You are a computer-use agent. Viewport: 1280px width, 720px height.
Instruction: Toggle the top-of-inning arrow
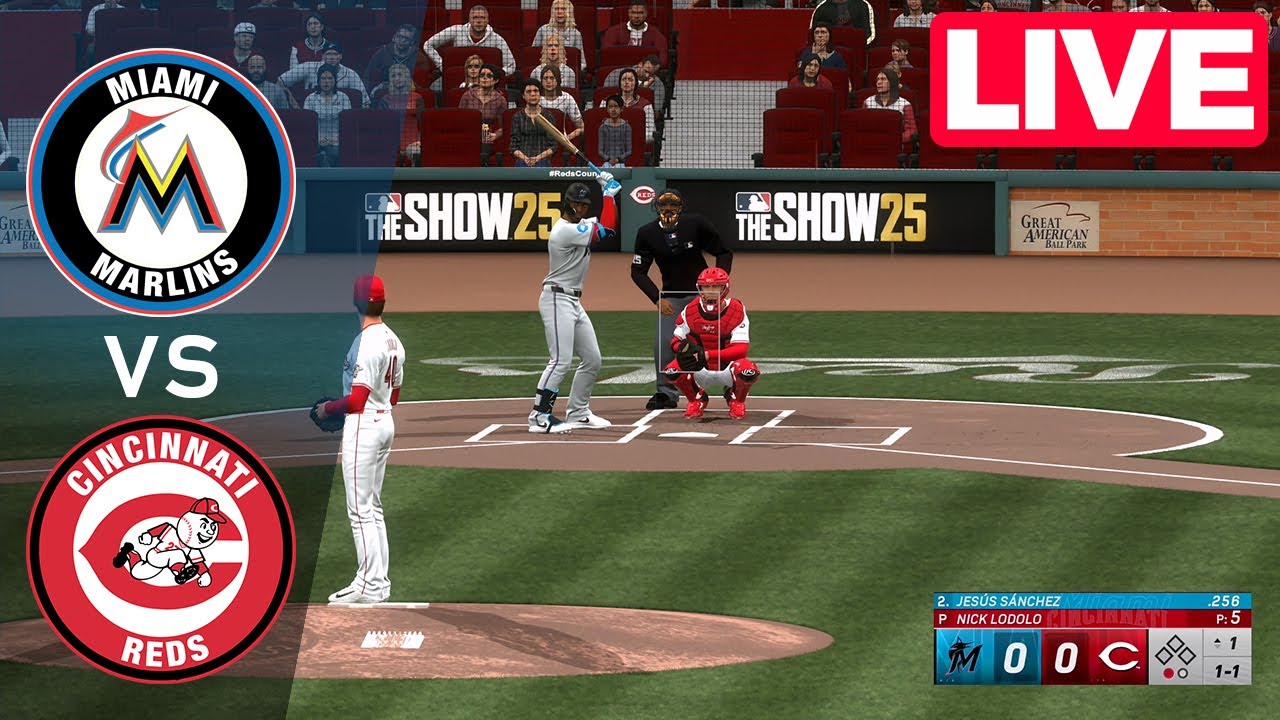[x=1216, y=642]
